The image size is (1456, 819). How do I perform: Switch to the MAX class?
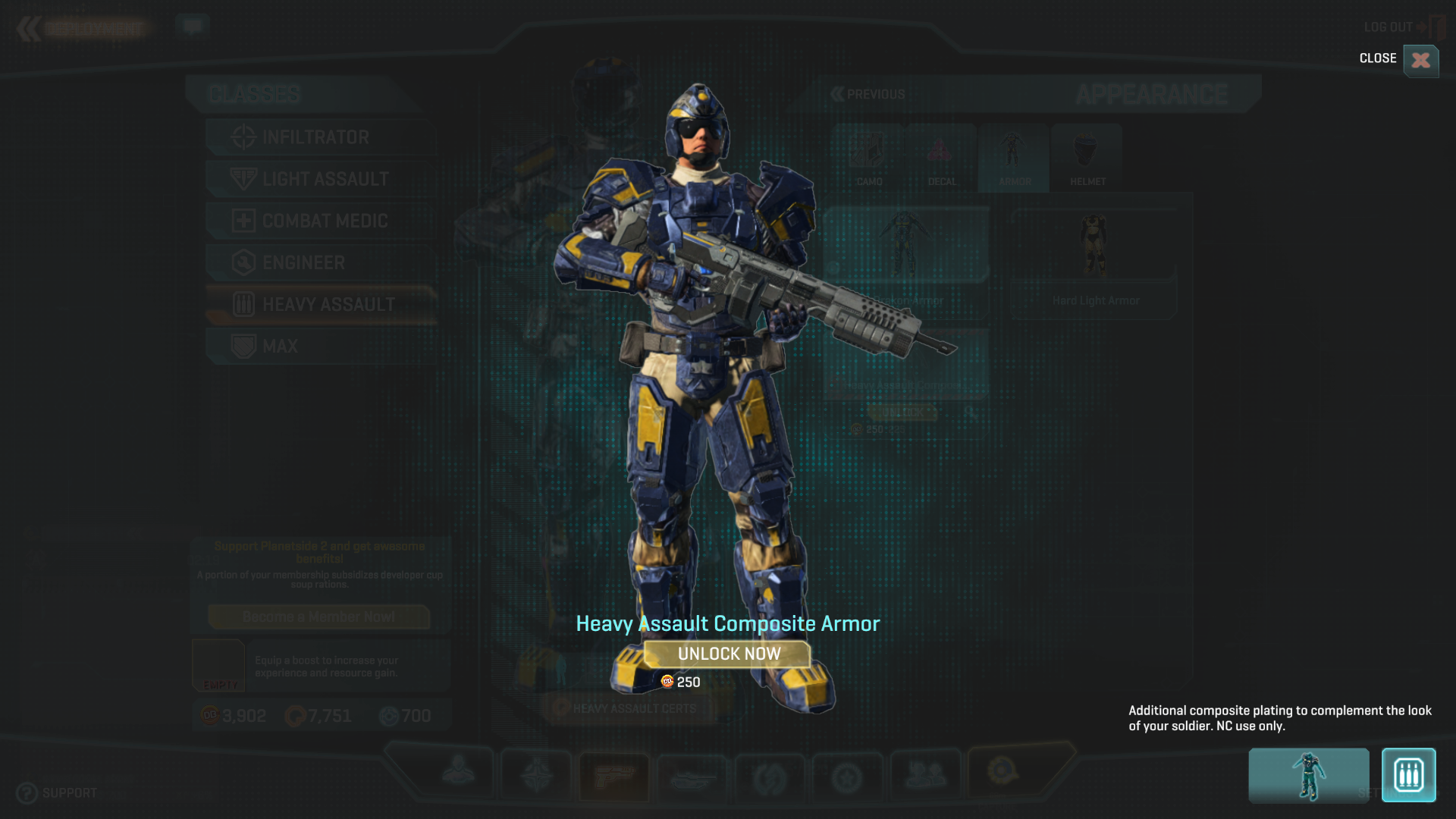tap(280, 347)
